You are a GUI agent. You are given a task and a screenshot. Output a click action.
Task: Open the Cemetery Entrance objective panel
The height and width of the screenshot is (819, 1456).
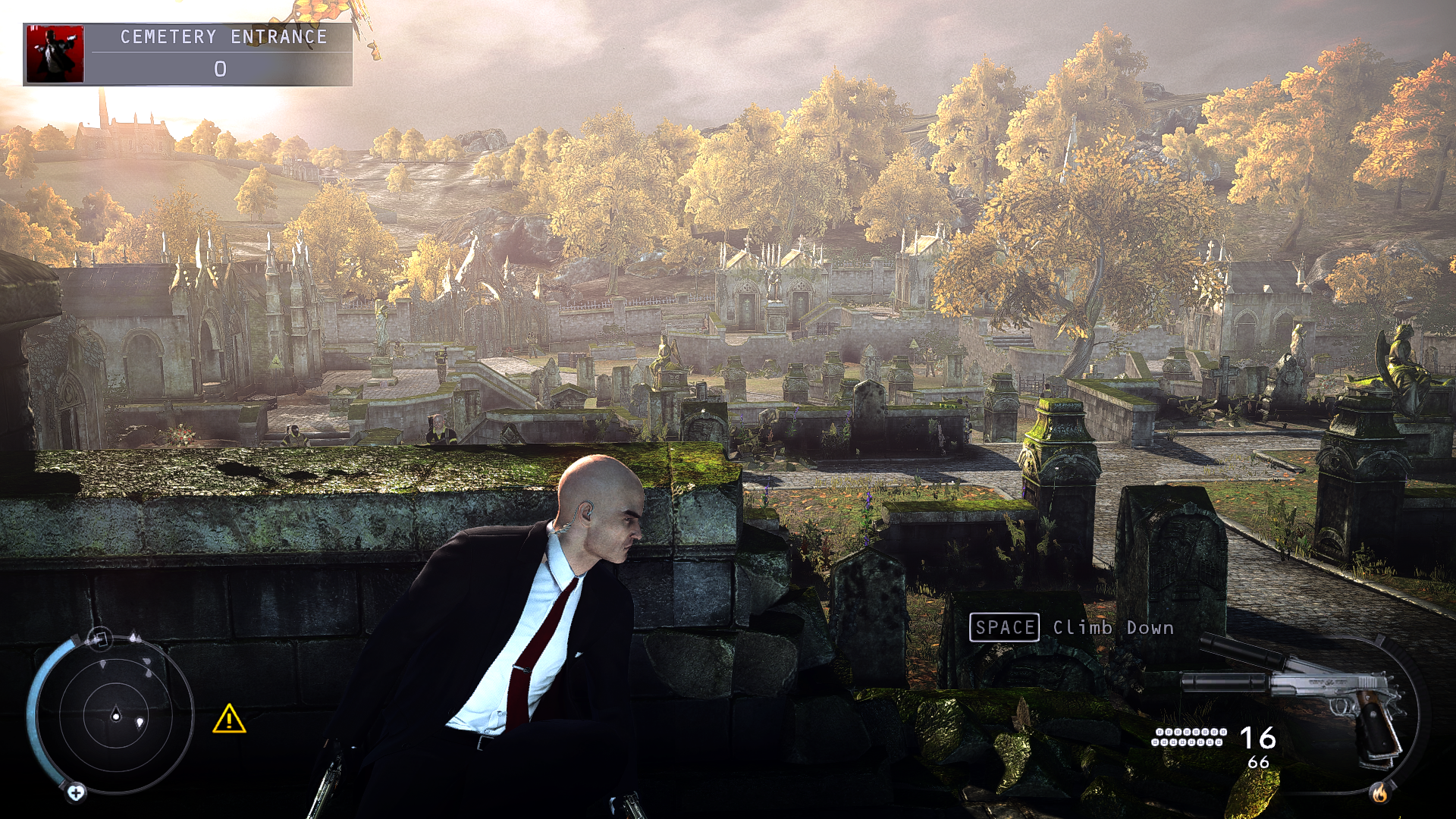tap(218, 55)
